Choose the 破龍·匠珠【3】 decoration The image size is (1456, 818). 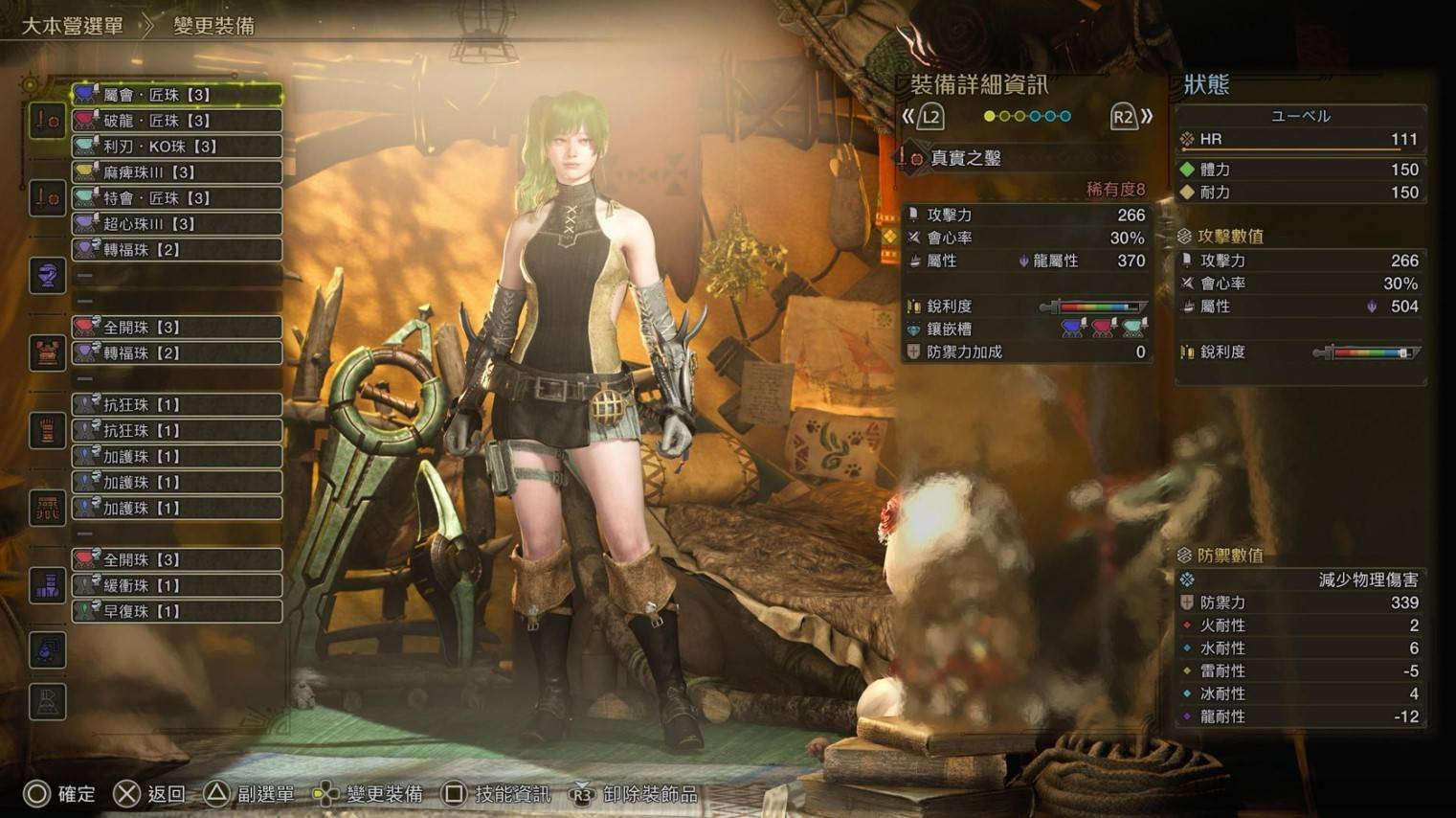tap(177, 121)
